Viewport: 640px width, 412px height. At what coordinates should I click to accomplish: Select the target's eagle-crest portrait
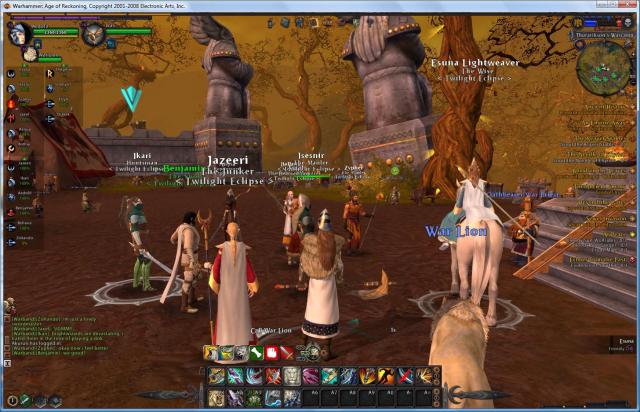(94, 34)
